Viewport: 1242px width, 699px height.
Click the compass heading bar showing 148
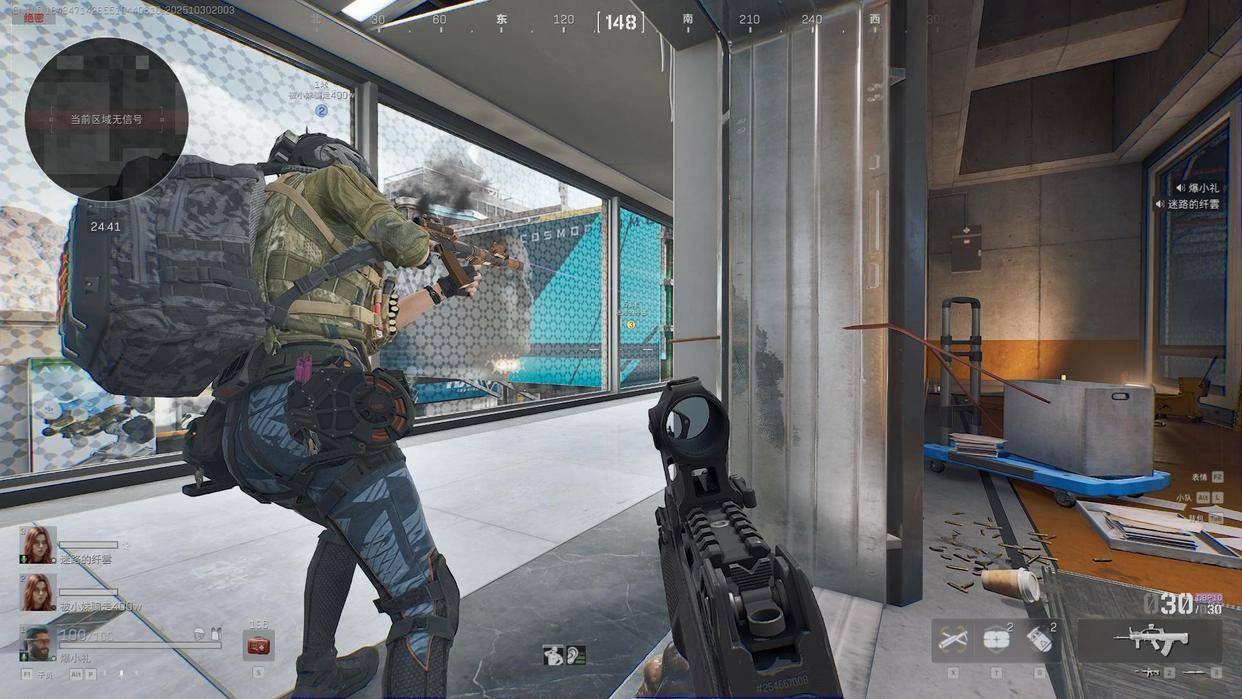pyautogui.click(x=620, y=20)
